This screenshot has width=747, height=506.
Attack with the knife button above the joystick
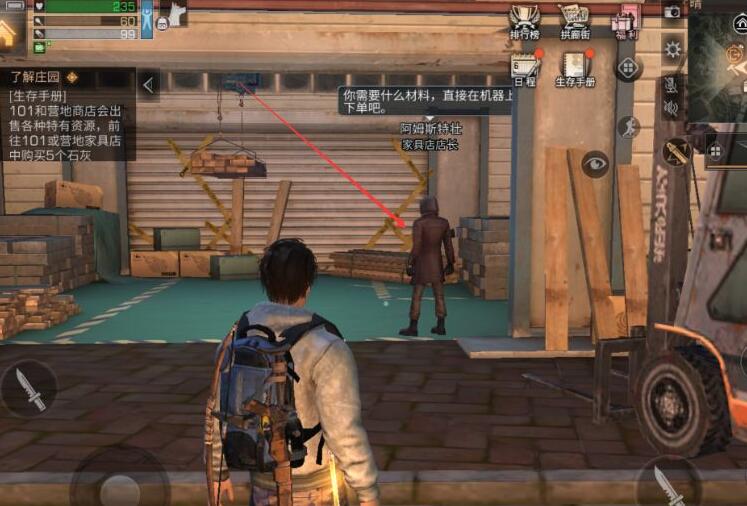[x=29, y=390]
